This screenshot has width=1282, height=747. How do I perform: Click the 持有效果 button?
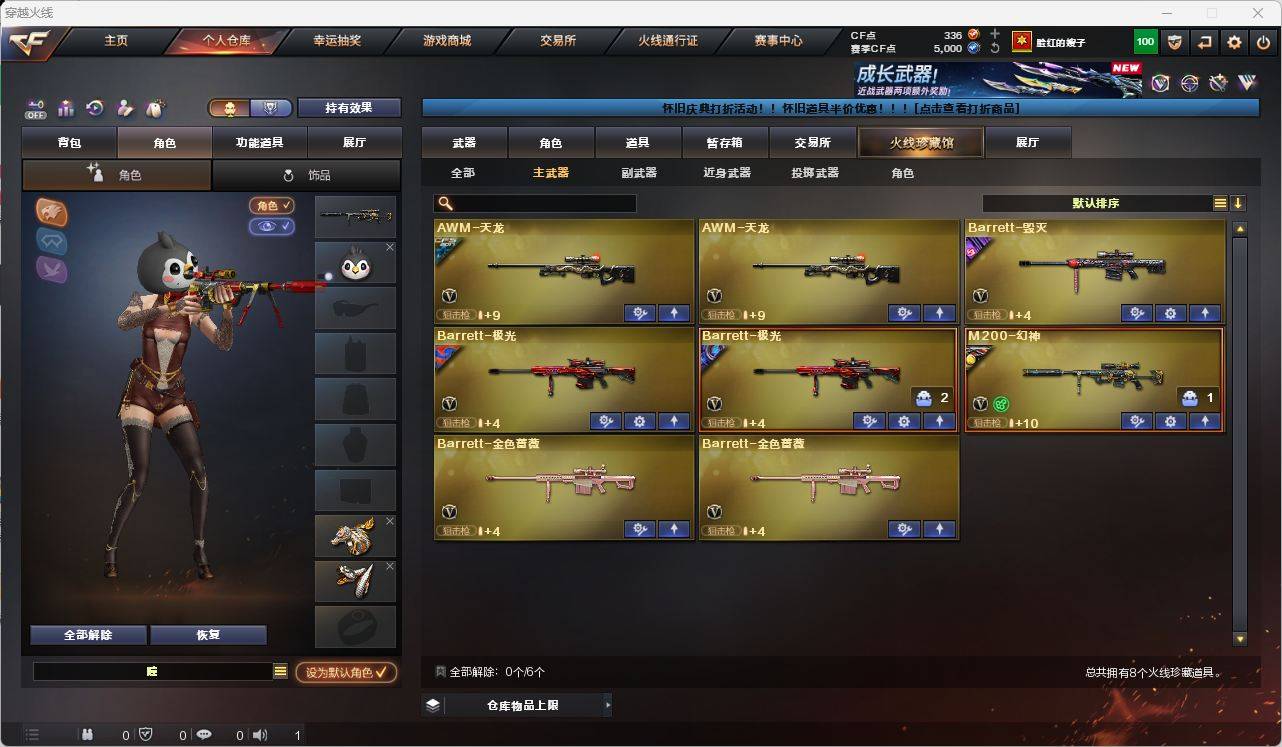[348, 107]
